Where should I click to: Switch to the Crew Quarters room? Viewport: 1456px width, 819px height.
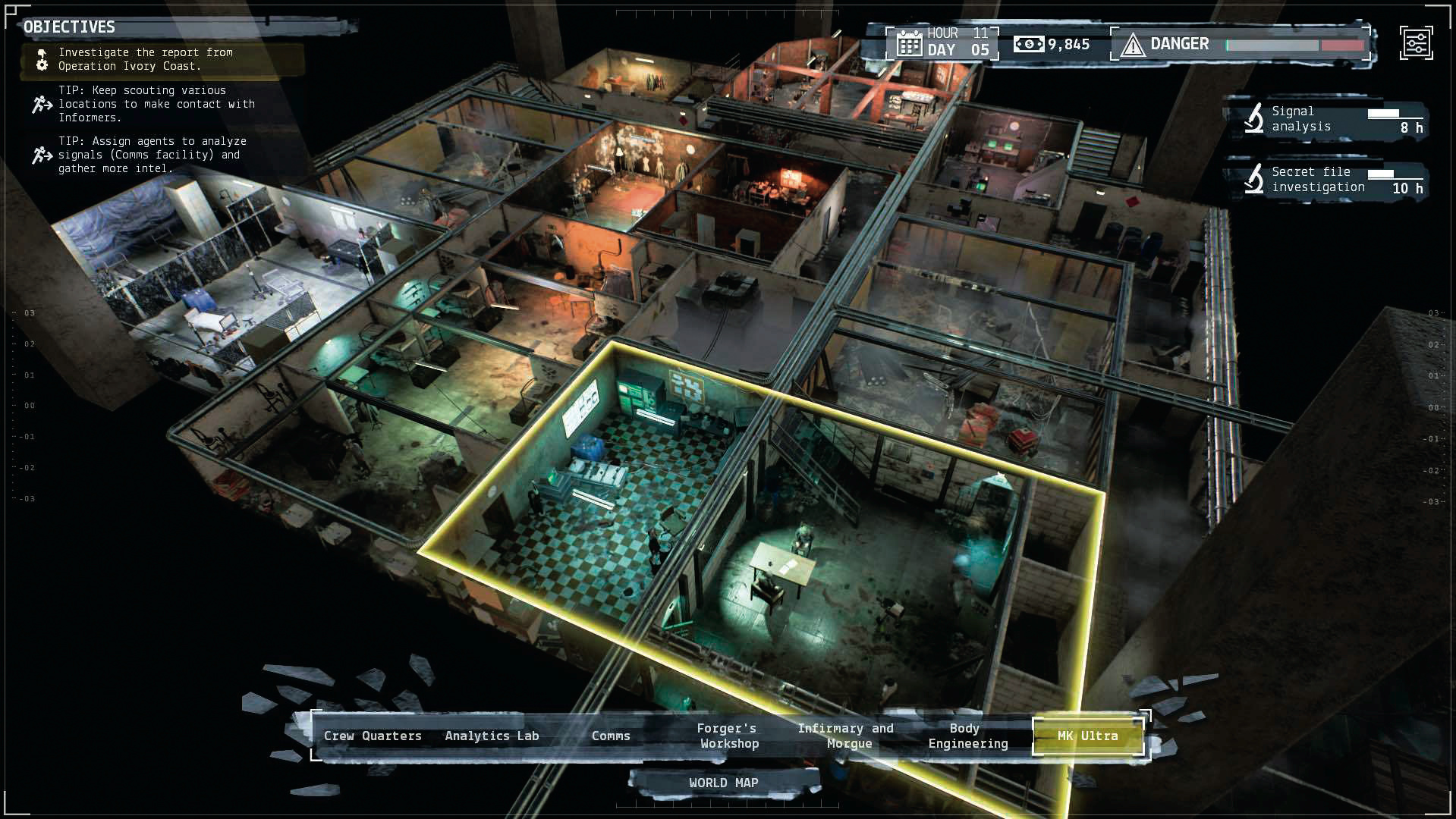click(373, 736)
